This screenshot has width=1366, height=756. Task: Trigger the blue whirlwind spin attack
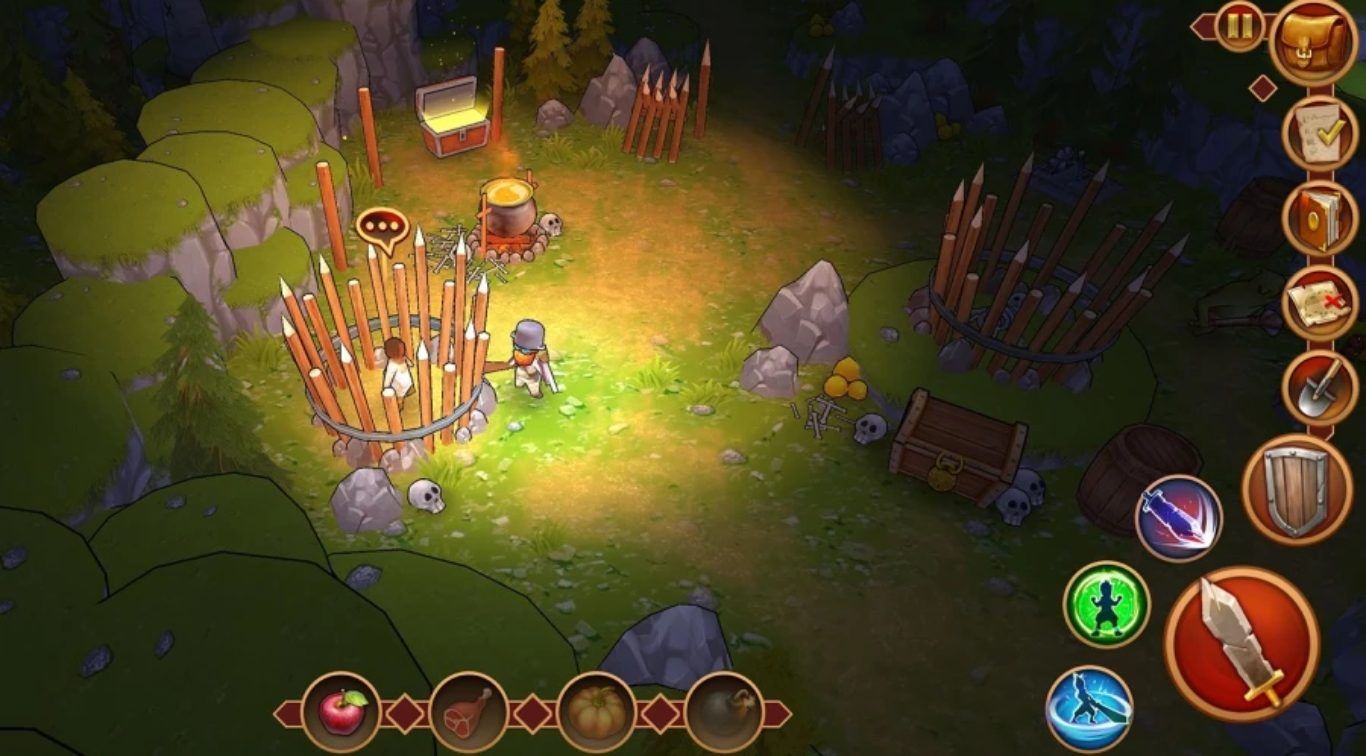[1089, 708]
